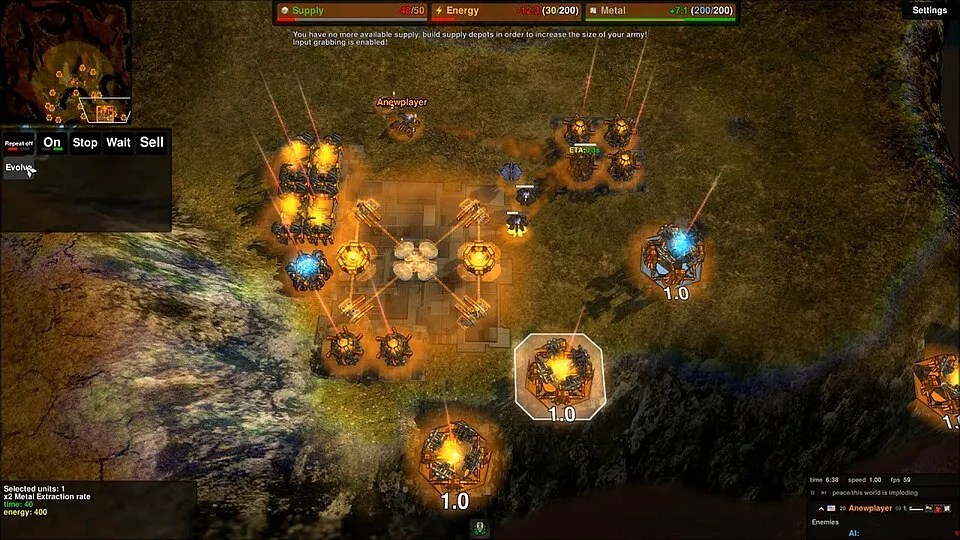The width and height of the screenshot is (960, 540).
Task: Issue the Stop command
Action: [x=85, y=142]
